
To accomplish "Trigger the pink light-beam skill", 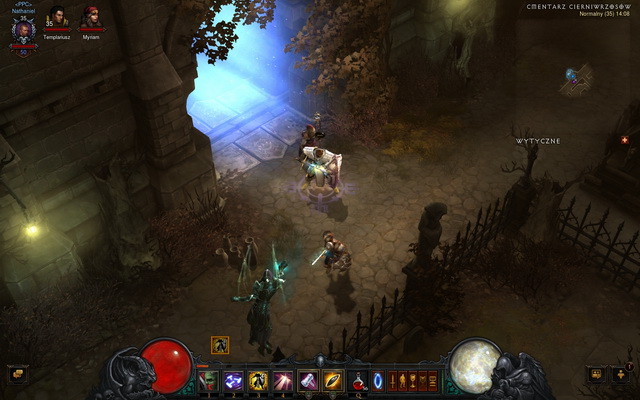I will (284, 380).
